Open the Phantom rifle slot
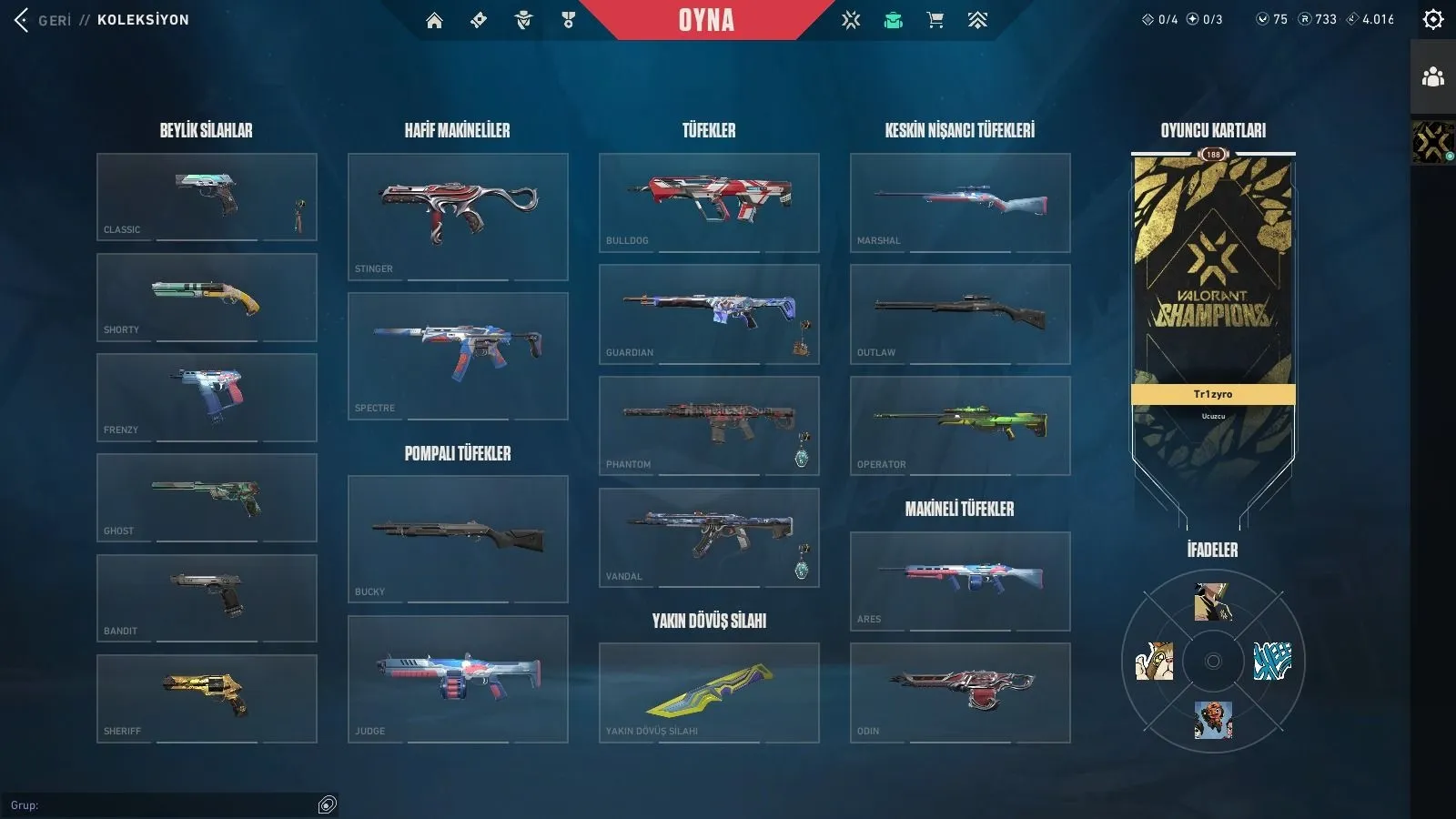The height and width of the screenshot is (819, 1456). click(709, 425)
